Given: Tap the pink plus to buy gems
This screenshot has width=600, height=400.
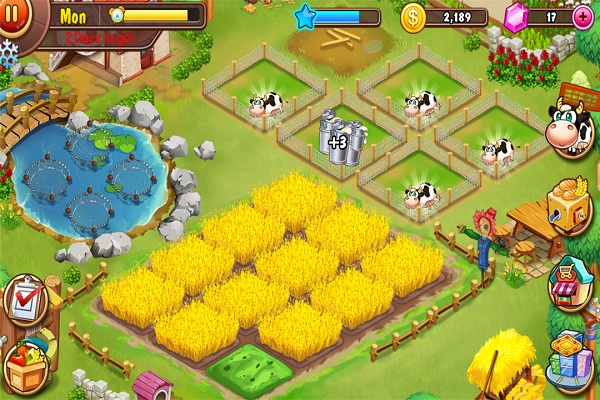Looking at the screenshot, I should tap(582, 16).
